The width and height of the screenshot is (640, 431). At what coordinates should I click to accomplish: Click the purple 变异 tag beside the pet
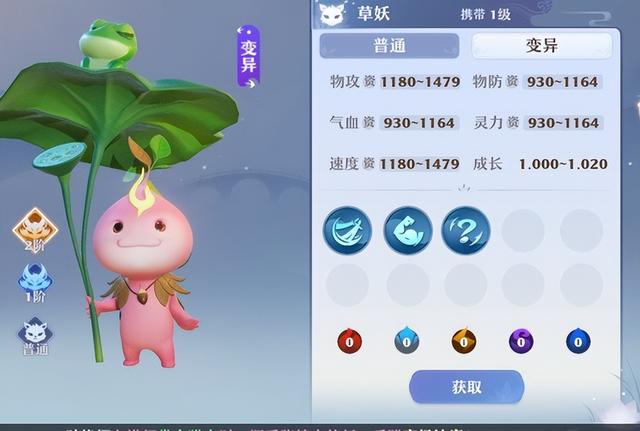pos(249,58)
